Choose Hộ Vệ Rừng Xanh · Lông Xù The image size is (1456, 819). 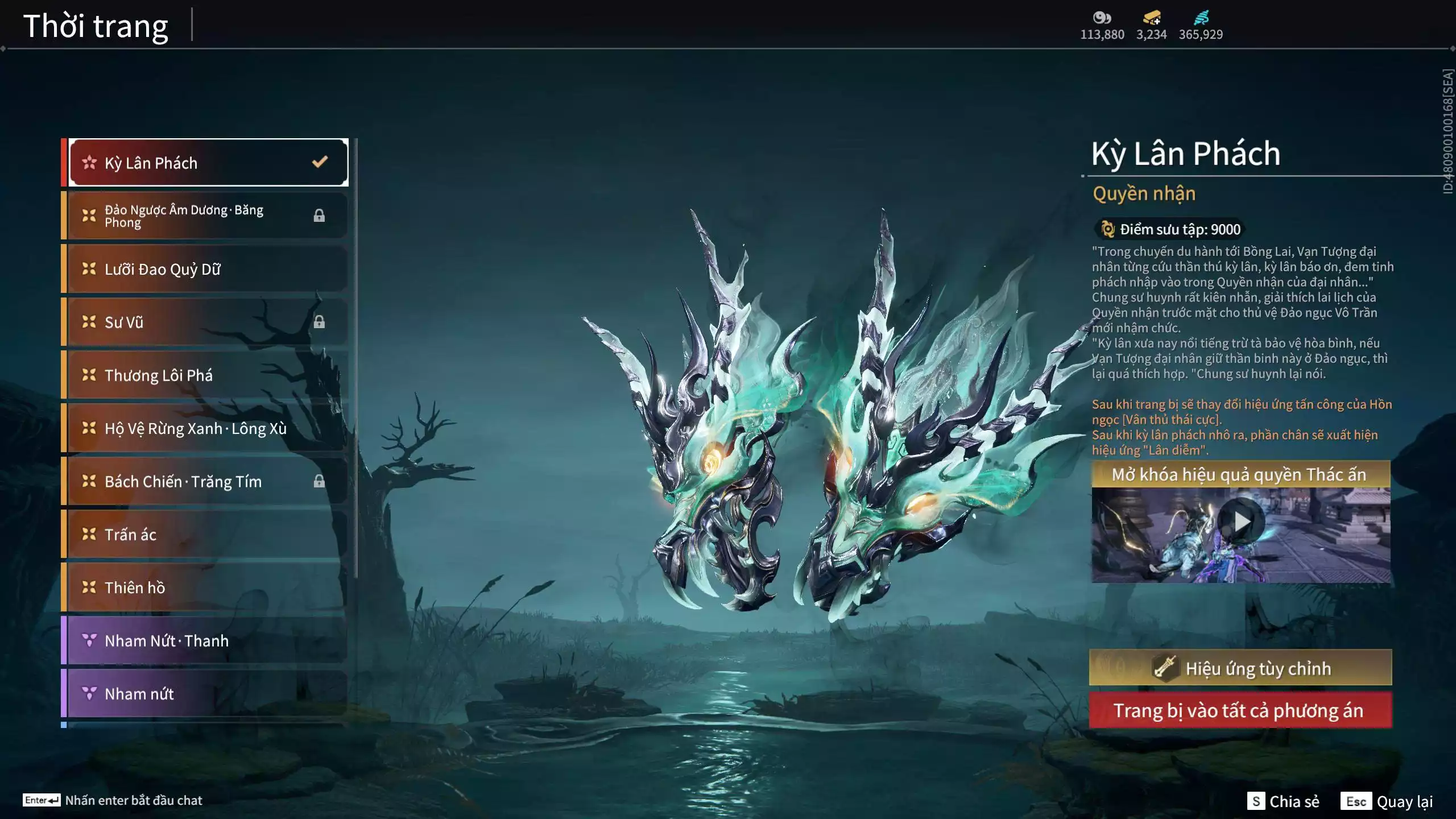(208, 428)
